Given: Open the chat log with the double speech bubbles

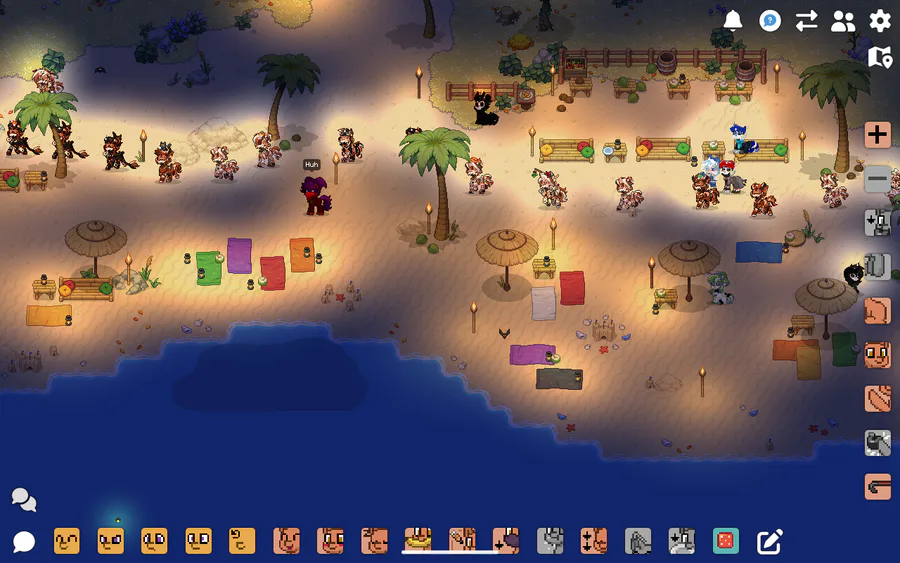Looking at the screenshot, I should (24, 500).
